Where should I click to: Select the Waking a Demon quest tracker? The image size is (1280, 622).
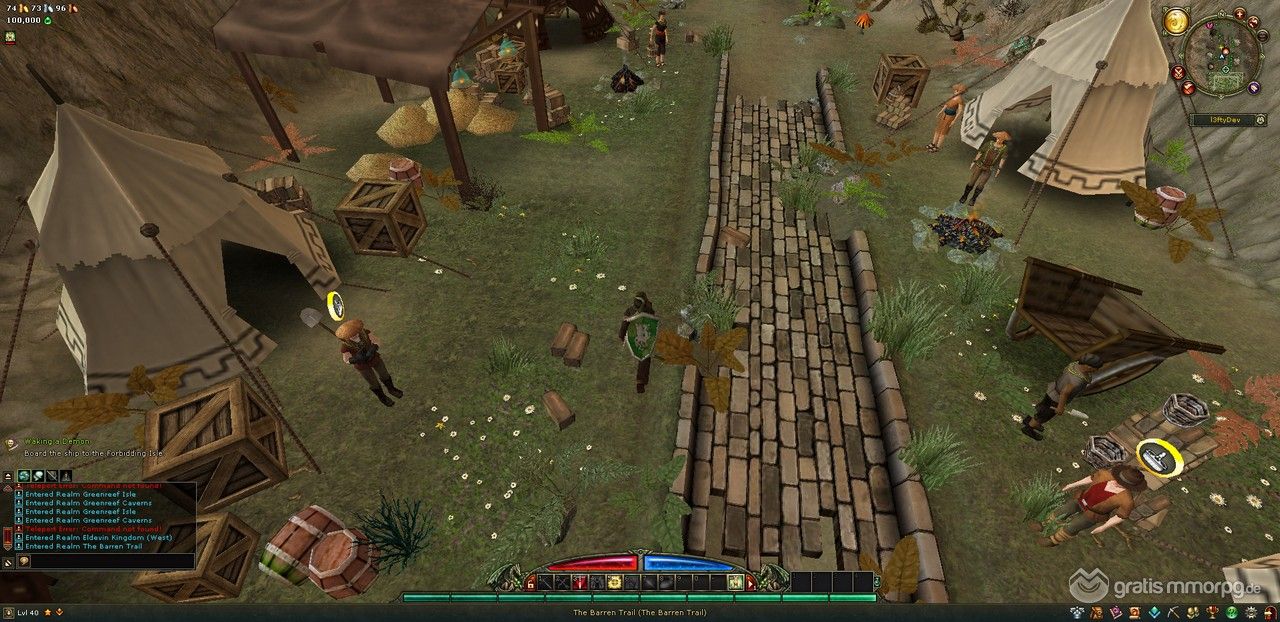(x=58, y=441)
